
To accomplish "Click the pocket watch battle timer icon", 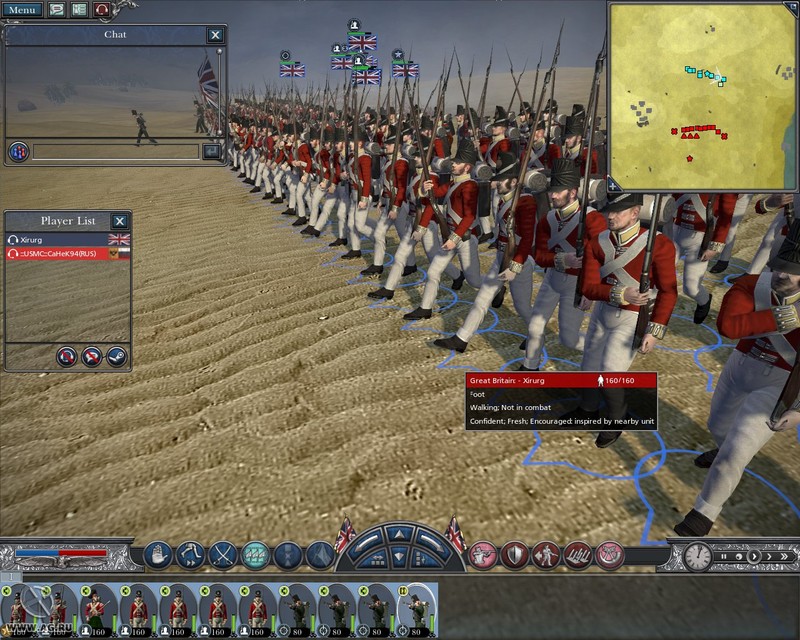I will (698, 557).
